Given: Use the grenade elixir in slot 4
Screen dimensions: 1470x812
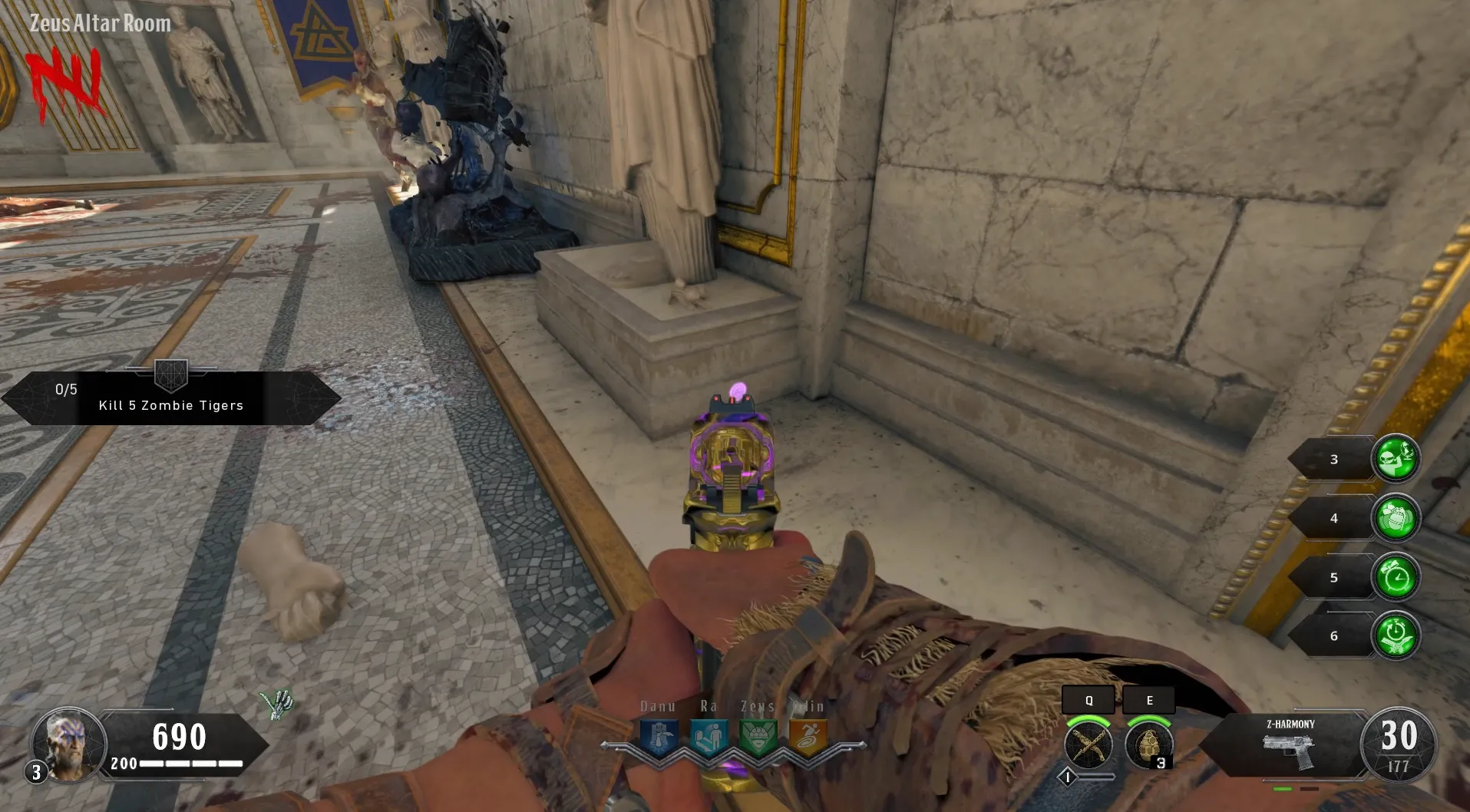Looking at the screenshot, I should tap(1396, 518).
